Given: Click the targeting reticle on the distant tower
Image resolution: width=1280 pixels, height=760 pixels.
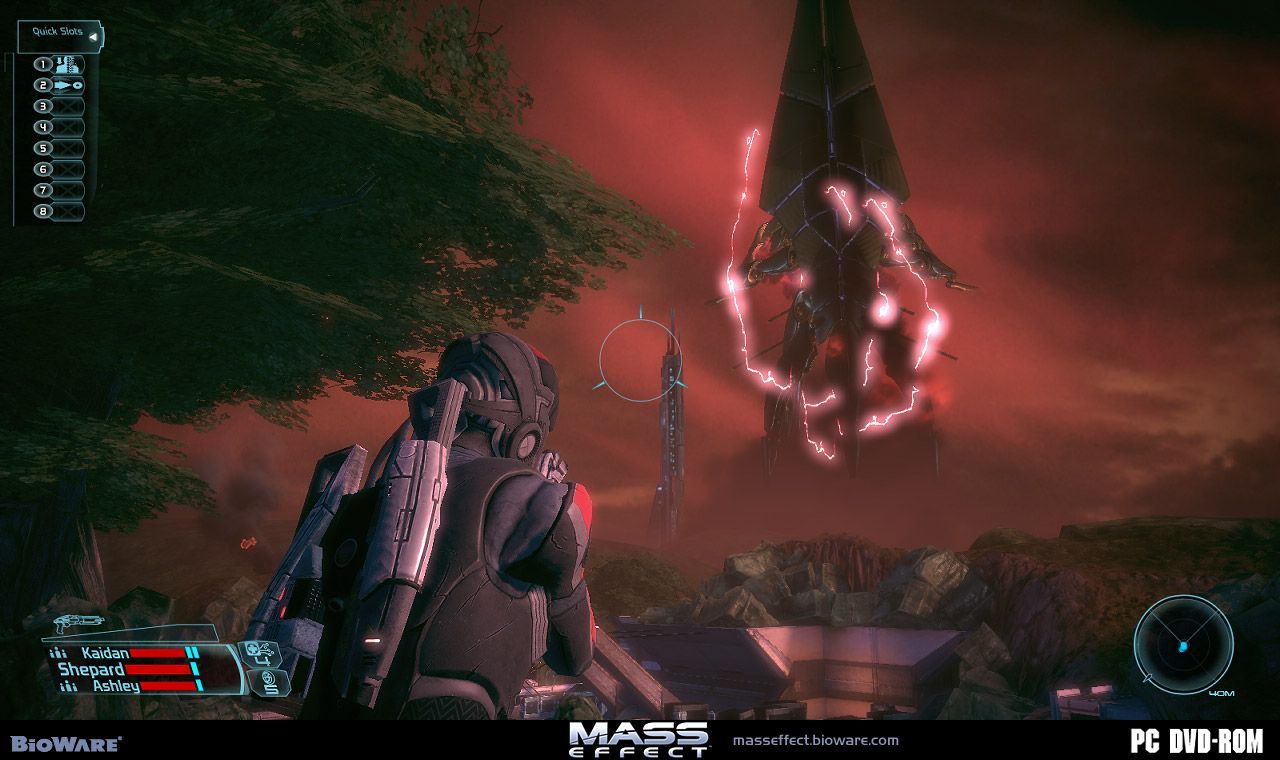Looking at the screenshot, I should point(640,360).
